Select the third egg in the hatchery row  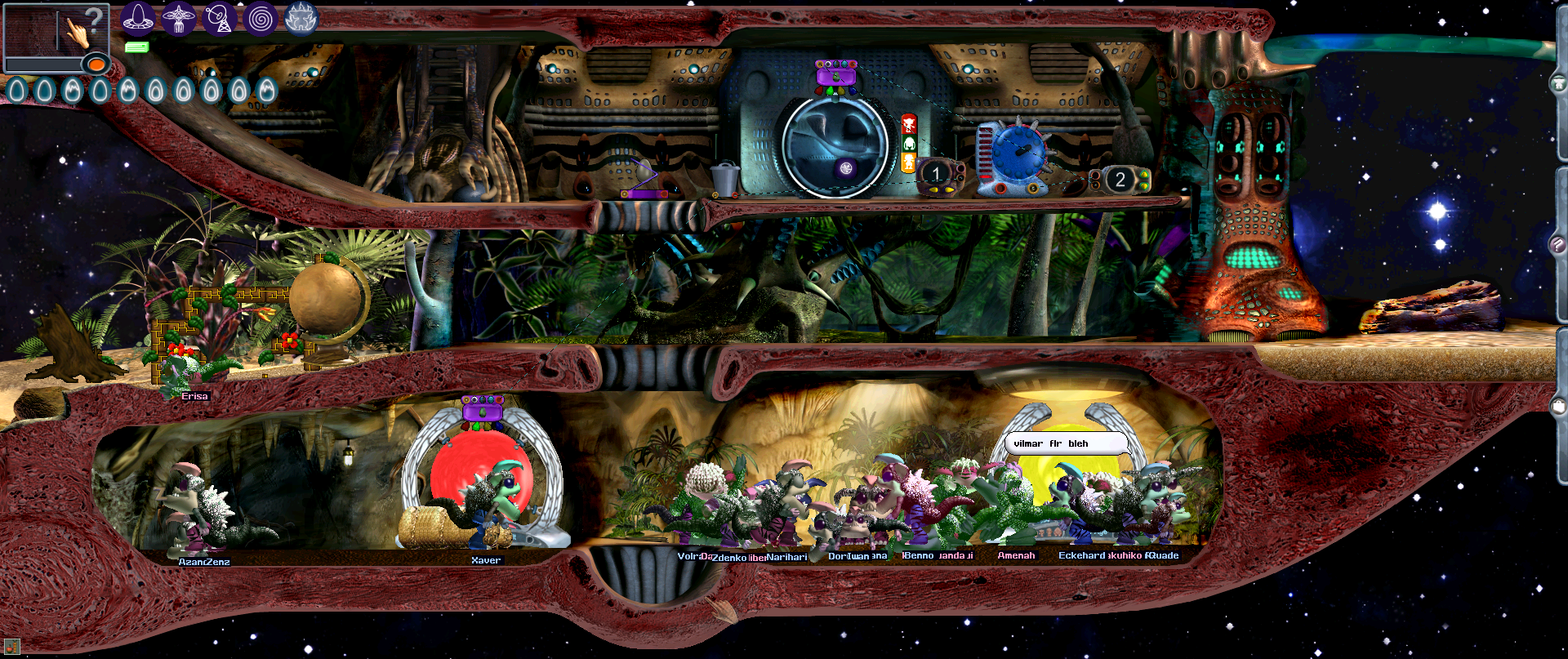tap(71, 88)
